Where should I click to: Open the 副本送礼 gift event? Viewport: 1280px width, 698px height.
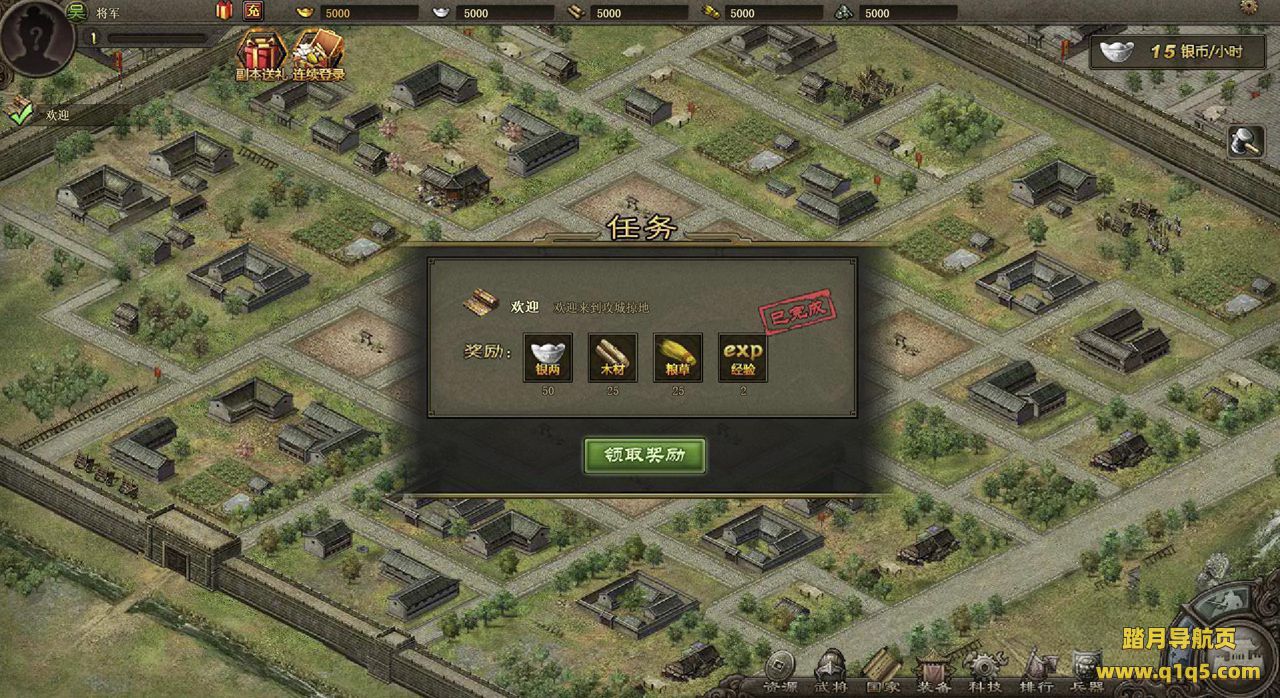click(260, 54)
